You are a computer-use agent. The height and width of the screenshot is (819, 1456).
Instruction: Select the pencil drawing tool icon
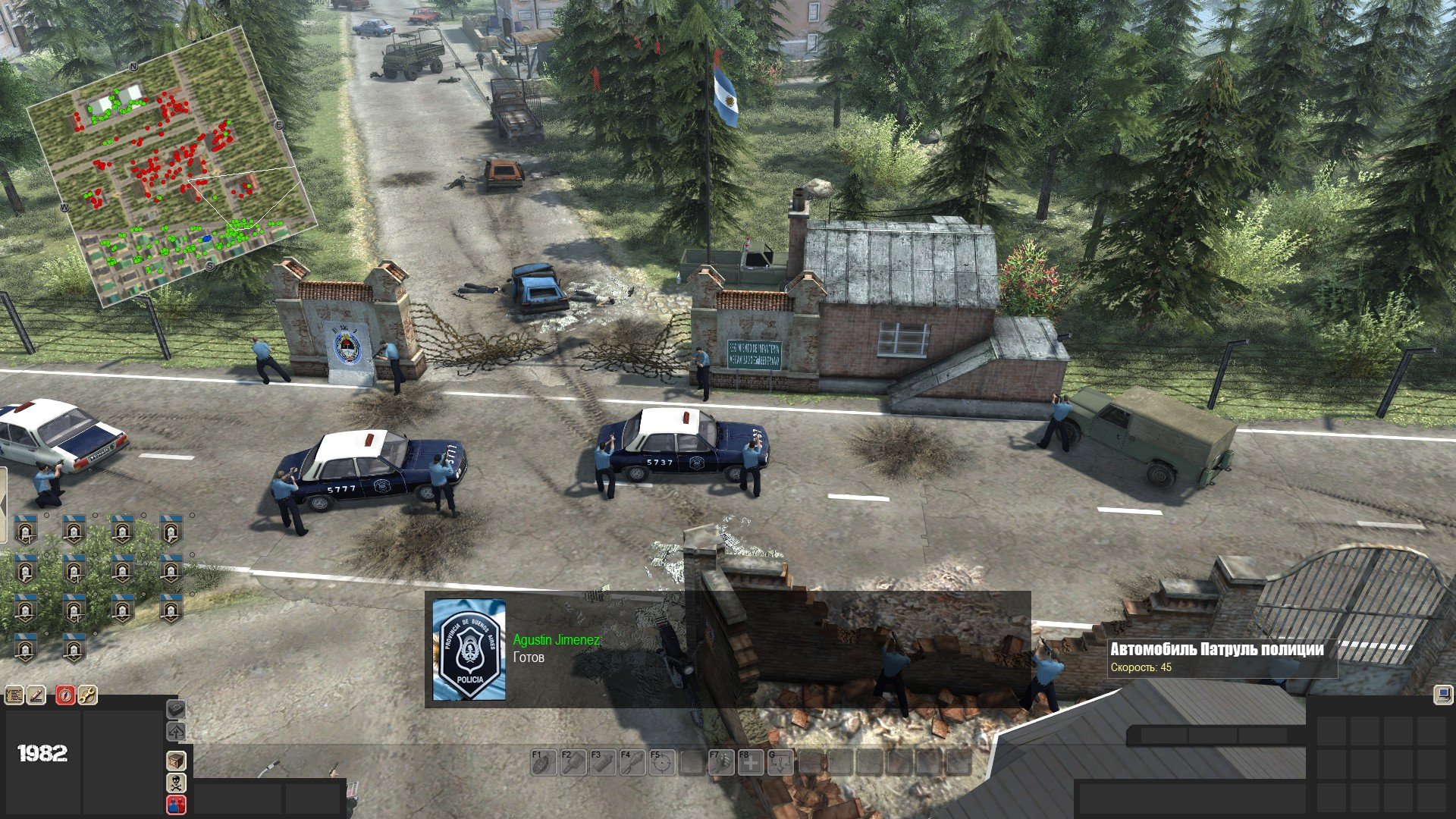pyautogui.click(x=36, y=695)
